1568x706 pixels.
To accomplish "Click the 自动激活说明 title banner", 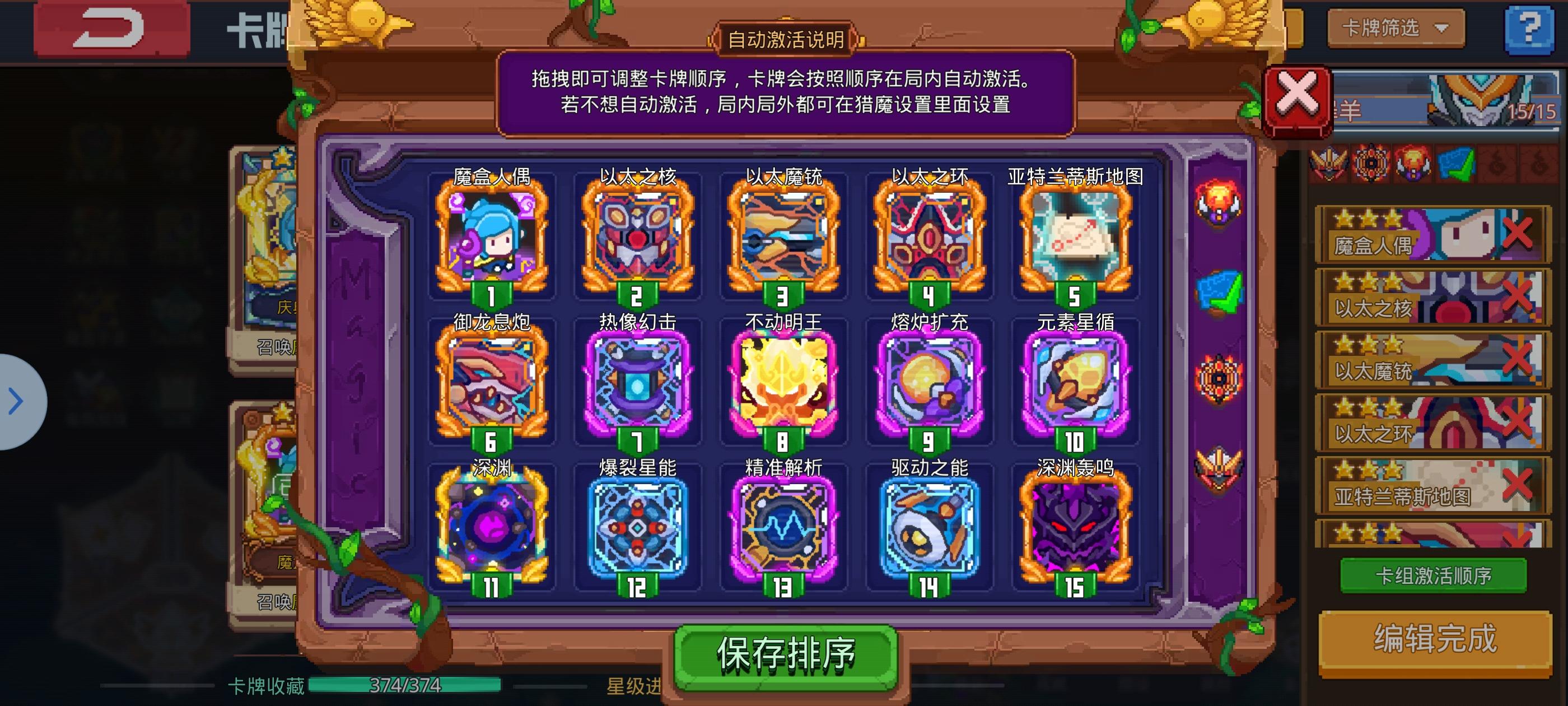I will [x=784, y=38].
